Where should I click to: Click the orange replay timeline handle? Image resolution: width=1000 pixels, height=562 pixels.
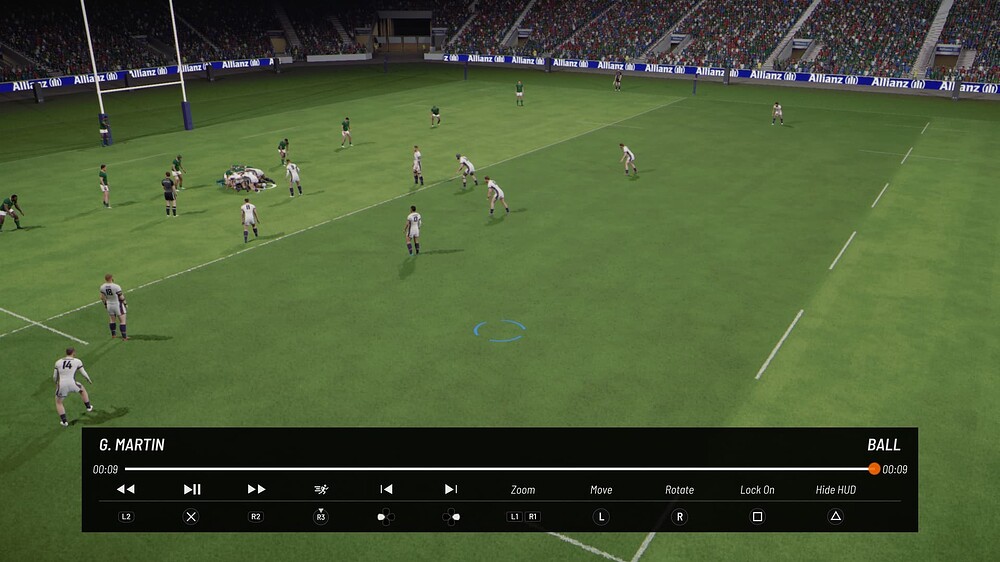click(x=874, y=469)
